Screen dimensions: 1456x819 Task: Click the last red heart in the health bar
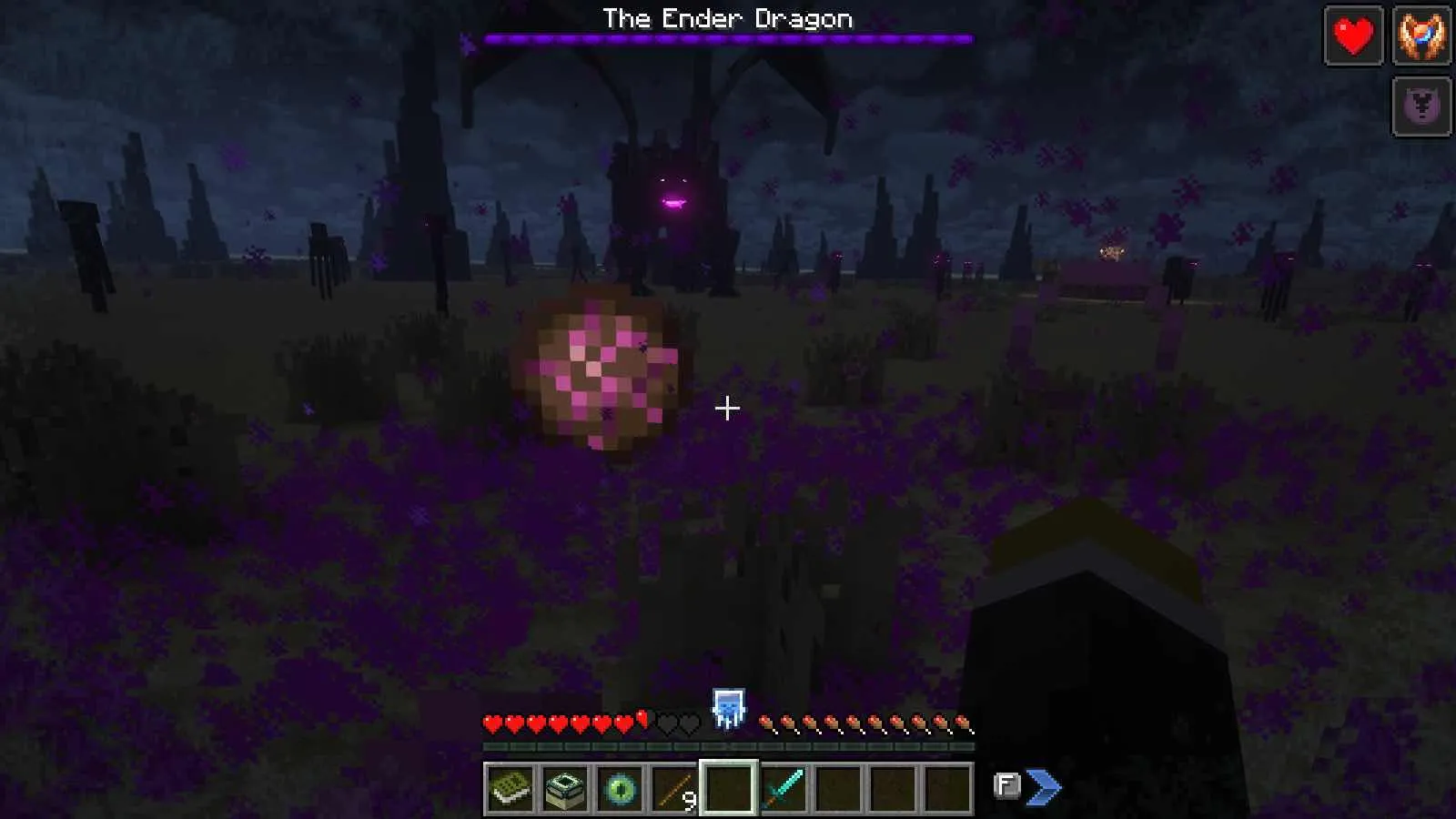click(x=624, y=723)
